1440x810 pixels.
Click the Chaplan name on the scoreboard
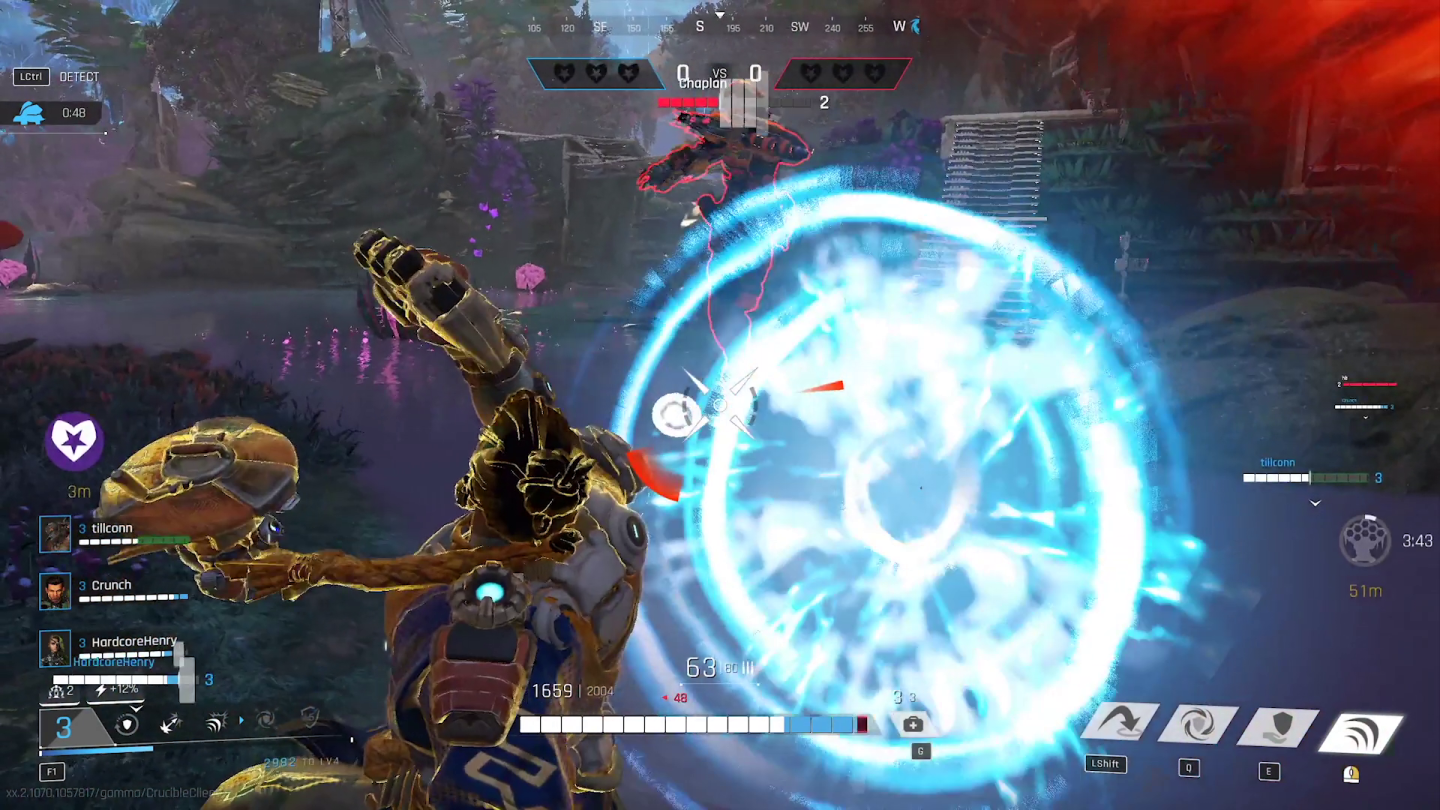(703, 84)
